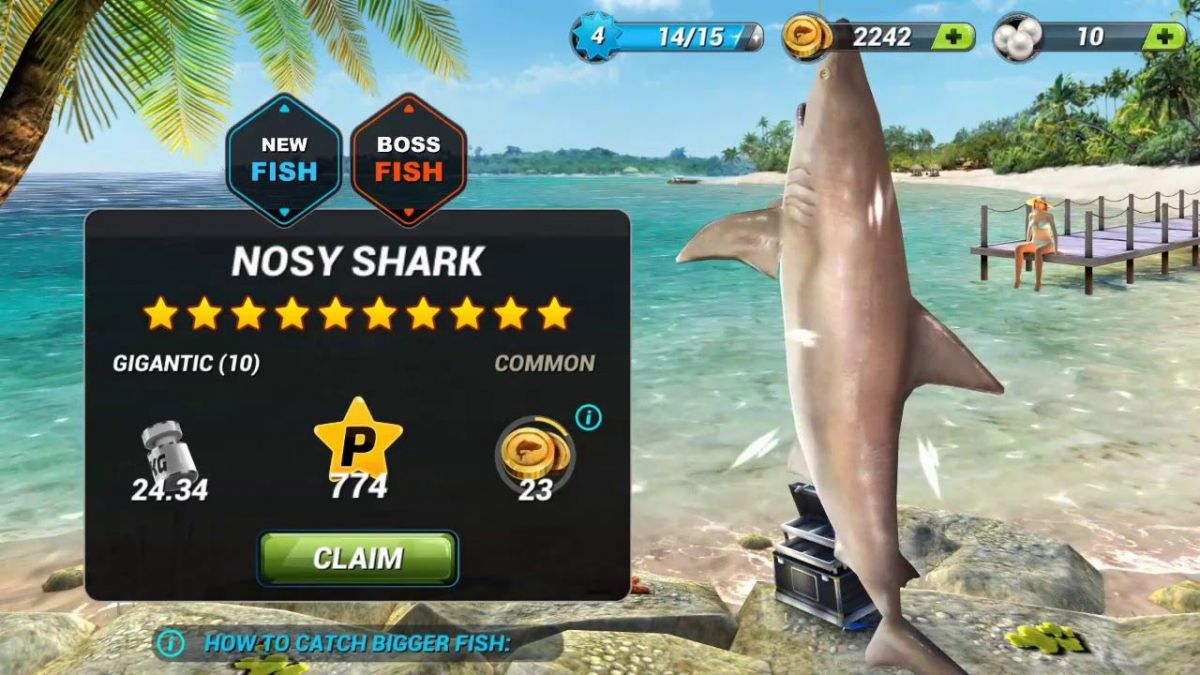Open the player level star badge

[596, 38]
